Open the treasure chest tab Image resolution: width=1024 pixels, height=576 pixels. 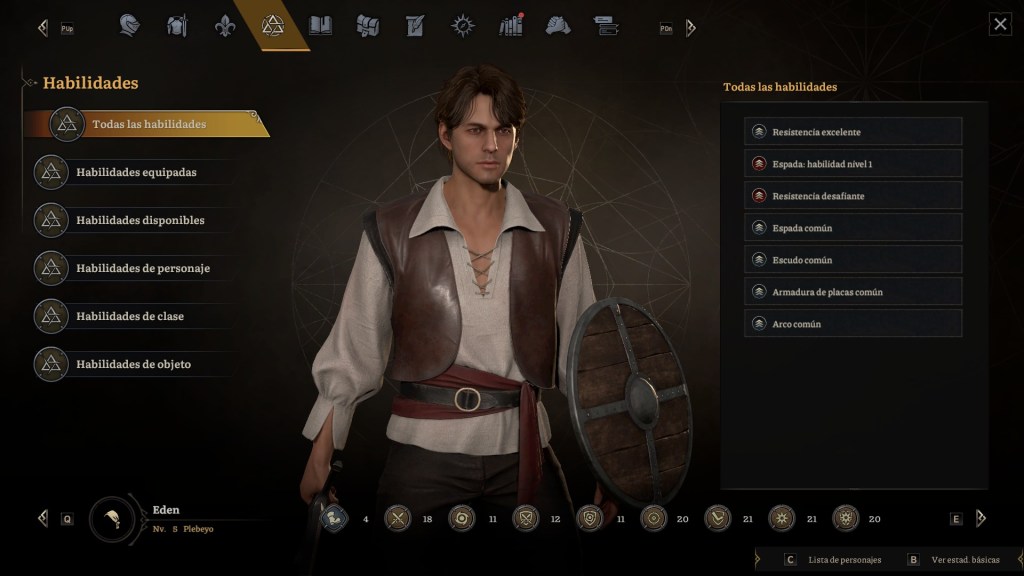[368, 25]
